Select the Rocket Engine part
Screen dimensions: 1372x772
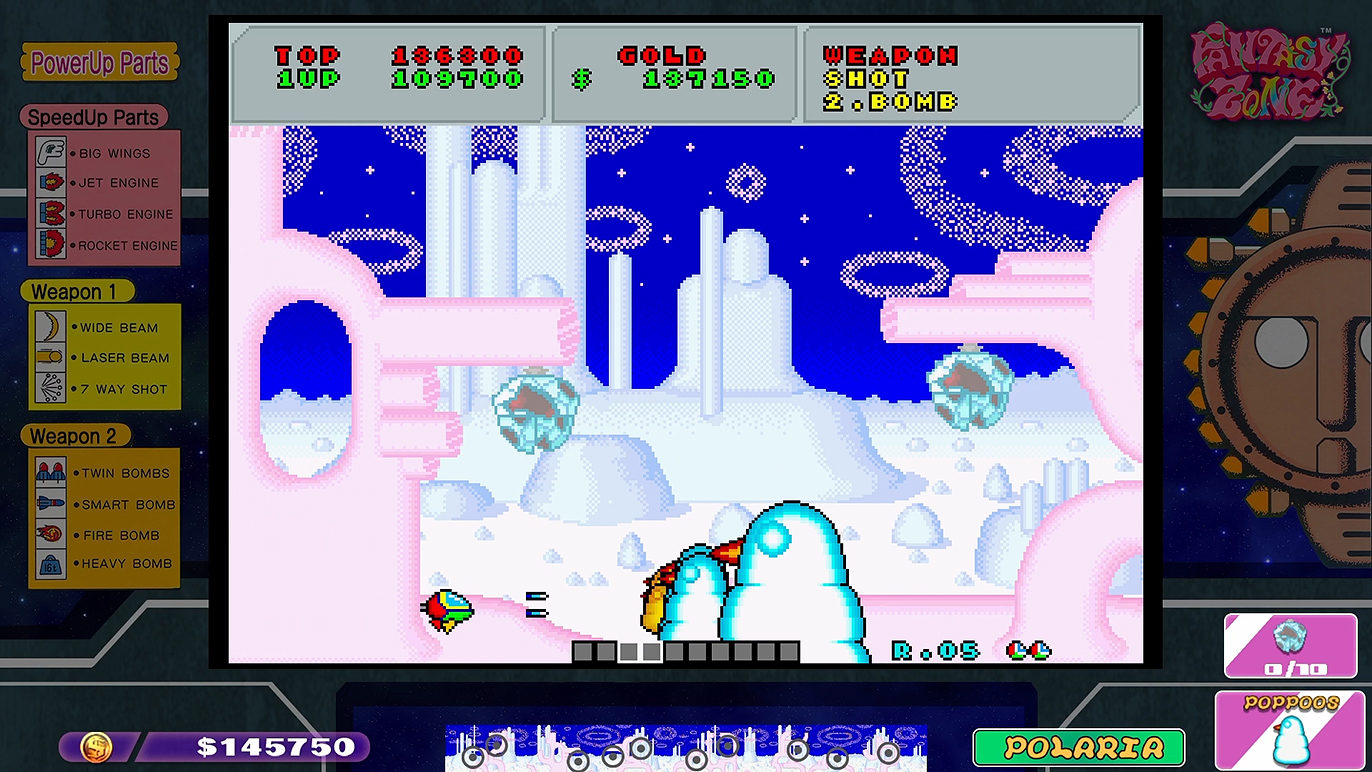pos(104,245)
